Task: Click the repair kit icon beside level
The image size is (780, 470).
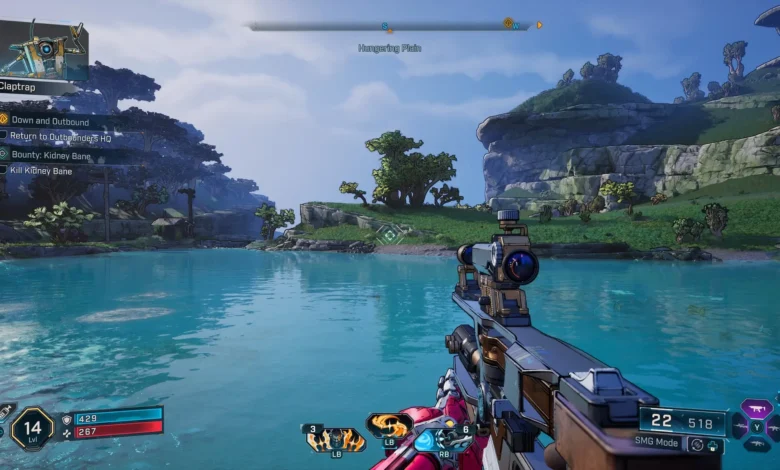Action: (5, 412)
